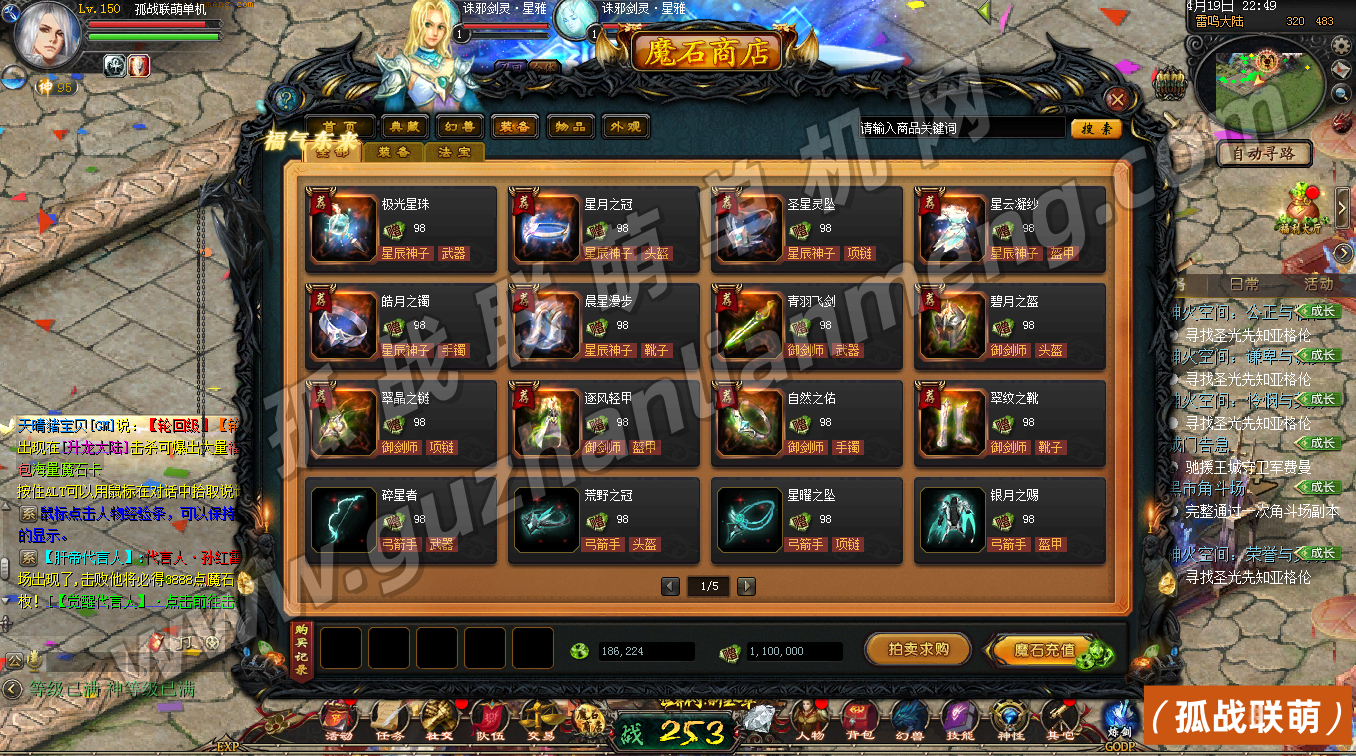Select the 物品 shop category
This screenshot has height=756, width=1356.
(571, 127)
